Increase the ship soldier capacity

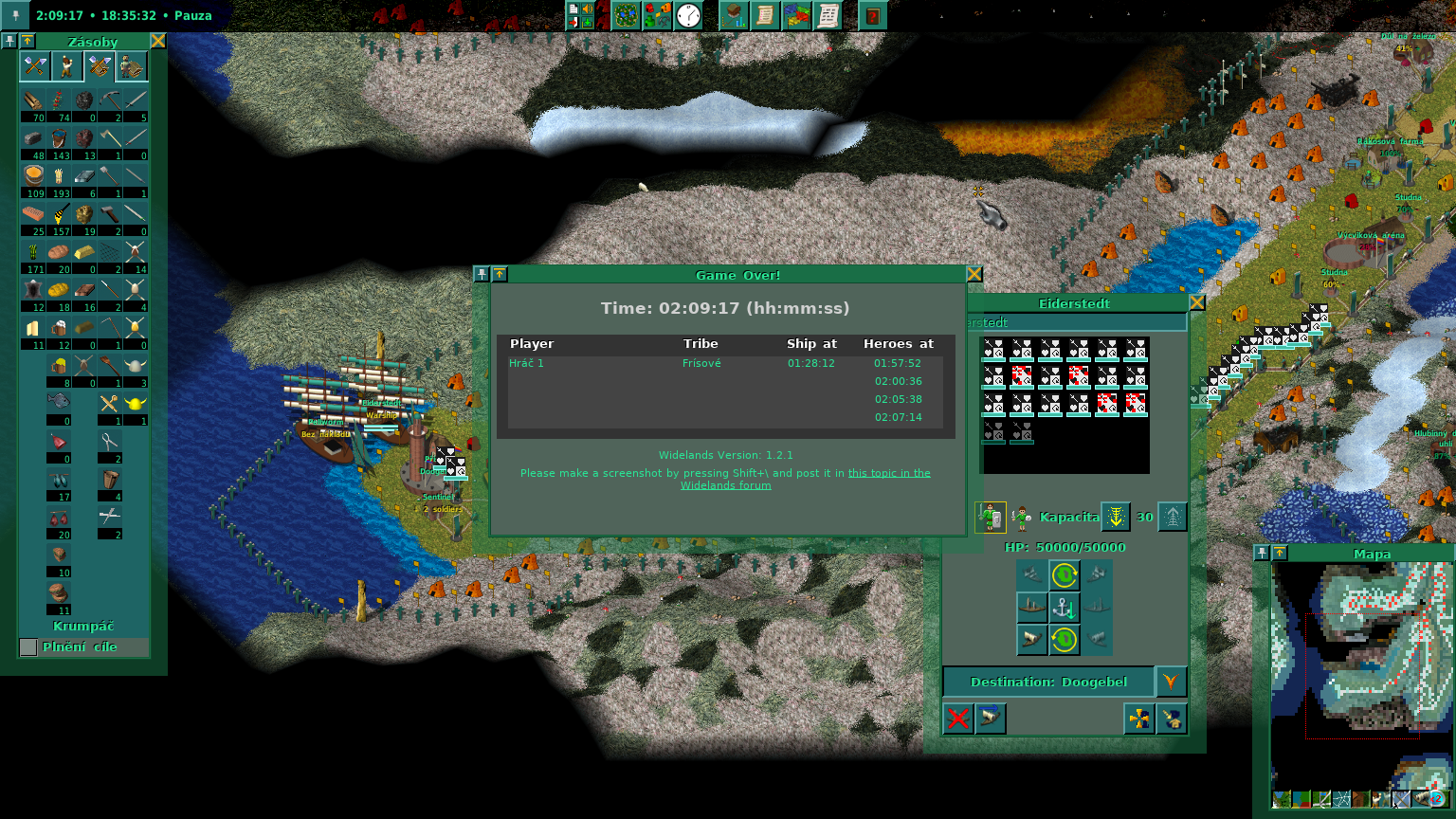[1173, 517]
